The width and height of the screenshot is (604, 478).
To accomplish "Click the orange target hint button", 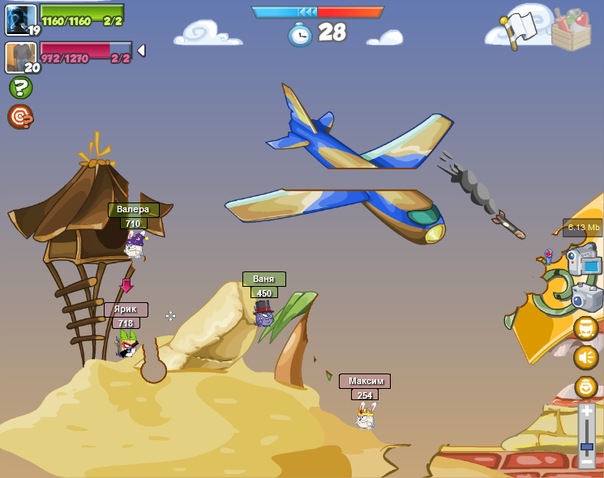I will pyautogui.click(x=20, y=117).
